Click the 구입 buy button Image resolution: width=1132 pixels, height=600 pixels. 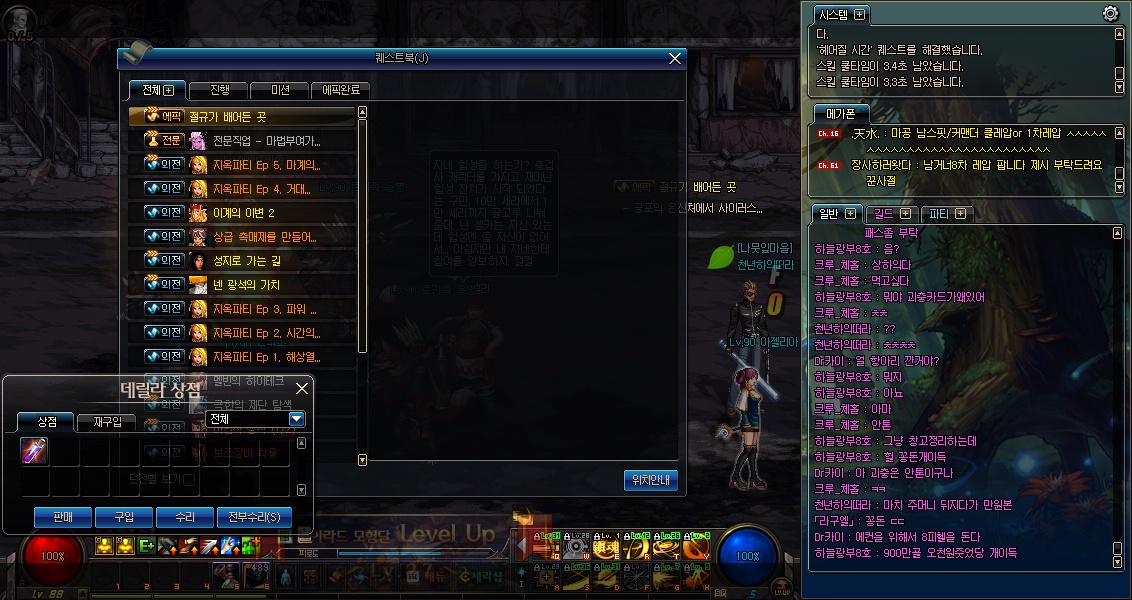coord(124,517)
